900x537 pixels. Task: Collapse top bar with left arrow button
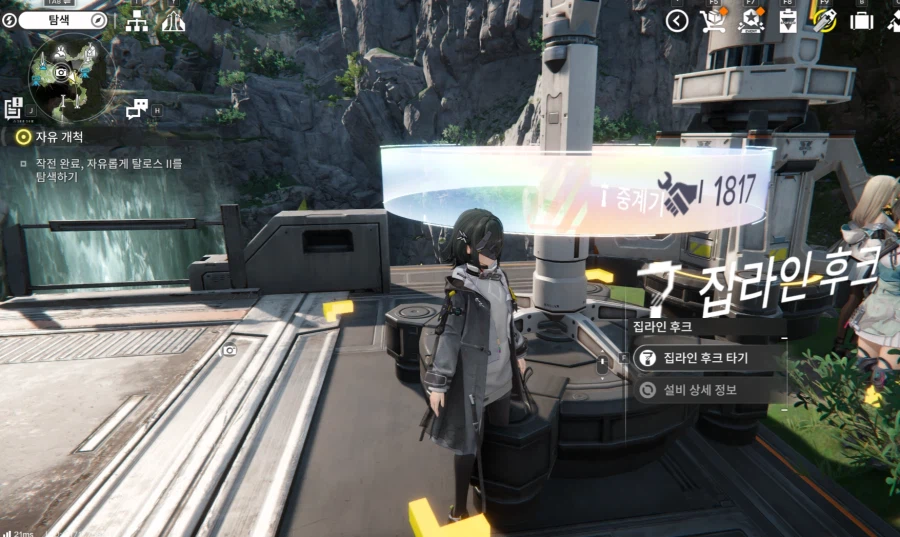(677, 21)
